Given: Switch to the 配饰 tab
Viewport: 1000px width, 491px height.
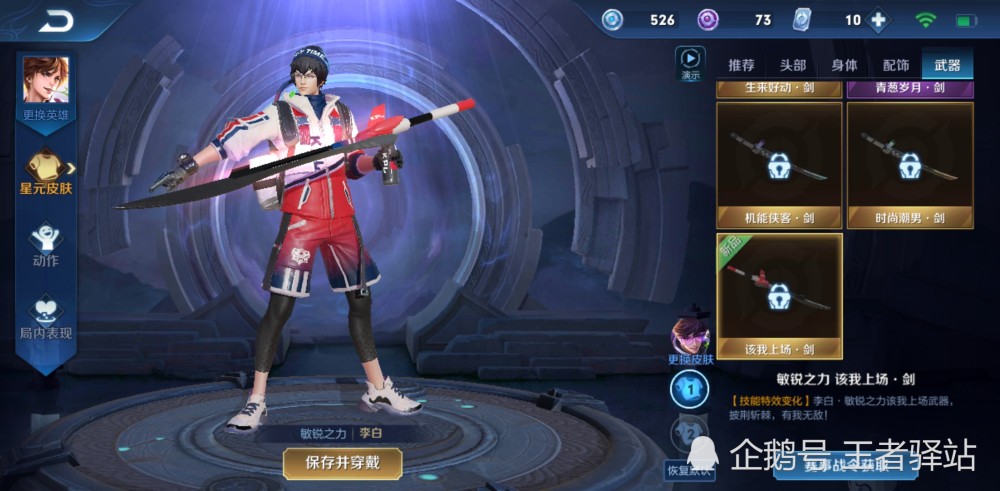Looking at the screenshot, I should pos(895,65).
